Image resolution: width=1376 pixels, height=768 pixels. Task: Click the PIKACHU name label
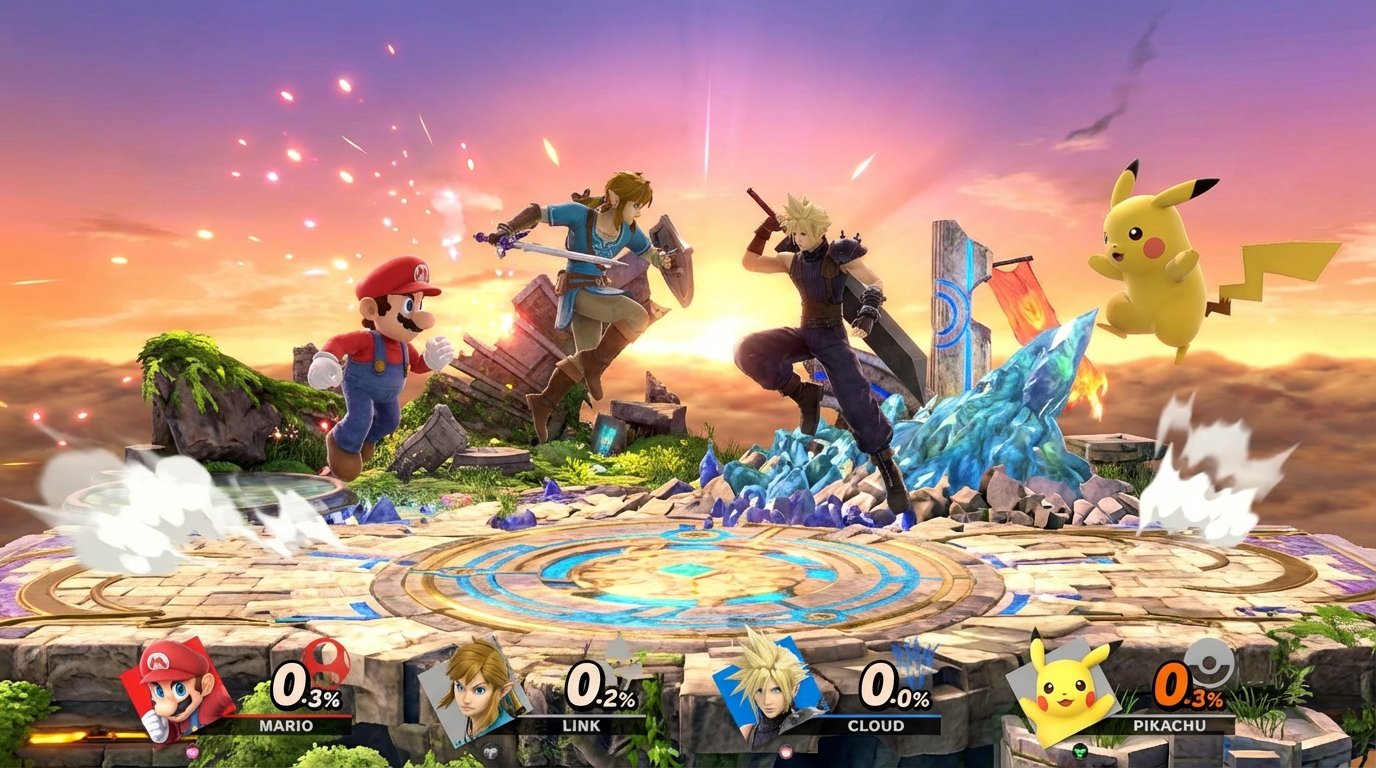(1171, 724)
